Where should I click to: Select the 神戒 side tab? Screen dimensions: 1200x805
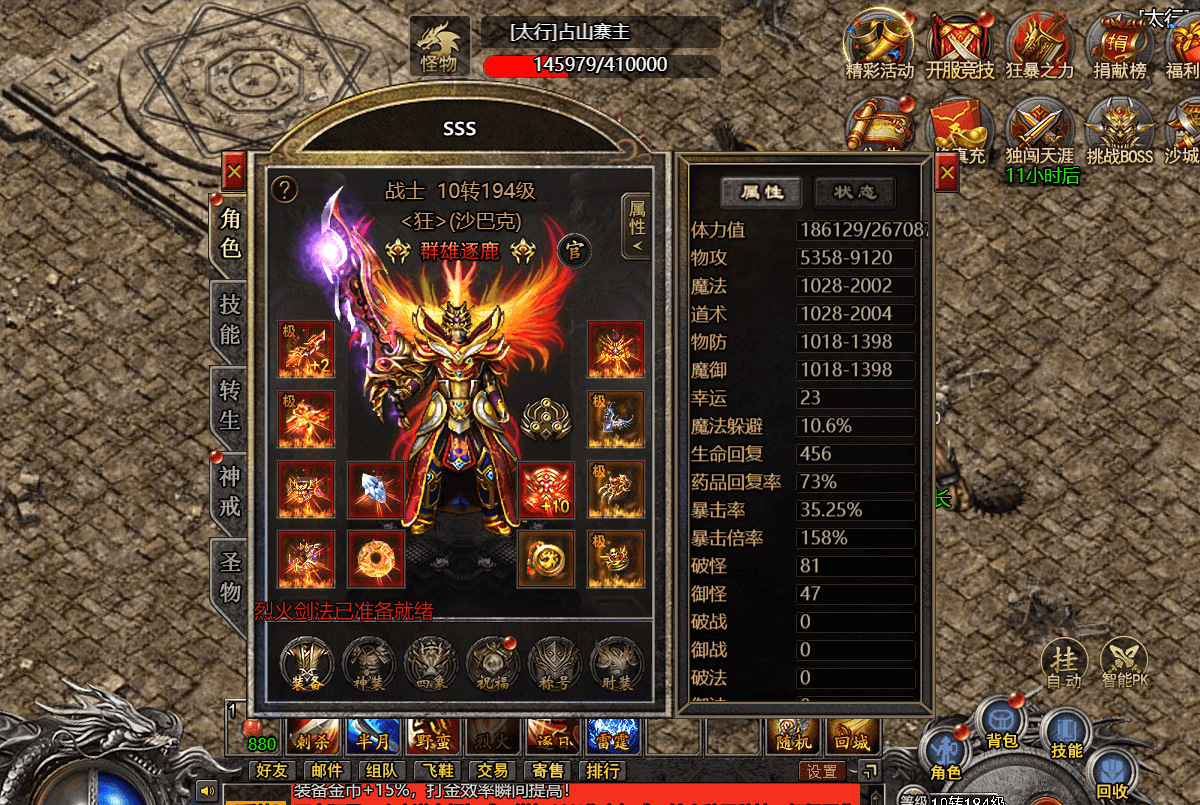tap(231, 492)
